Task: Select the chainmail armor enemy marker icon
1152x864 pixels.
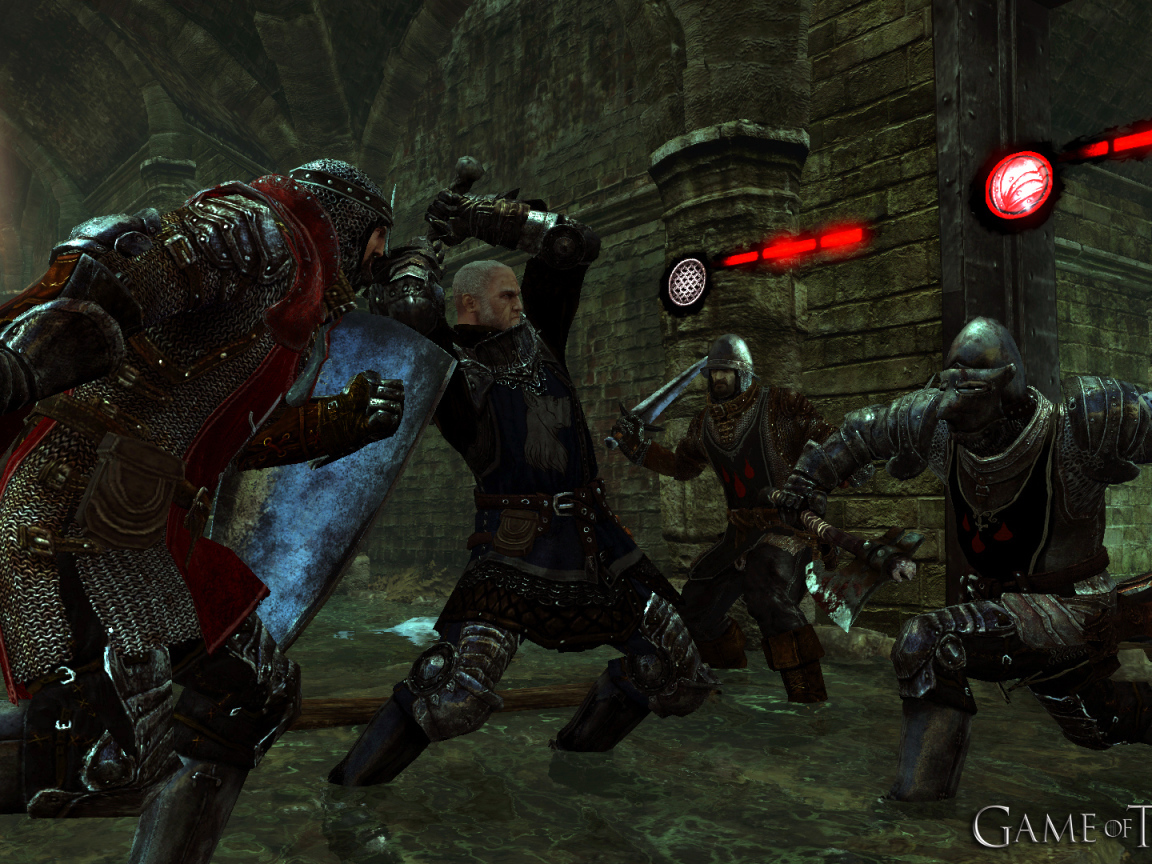Action: [686, 282]
